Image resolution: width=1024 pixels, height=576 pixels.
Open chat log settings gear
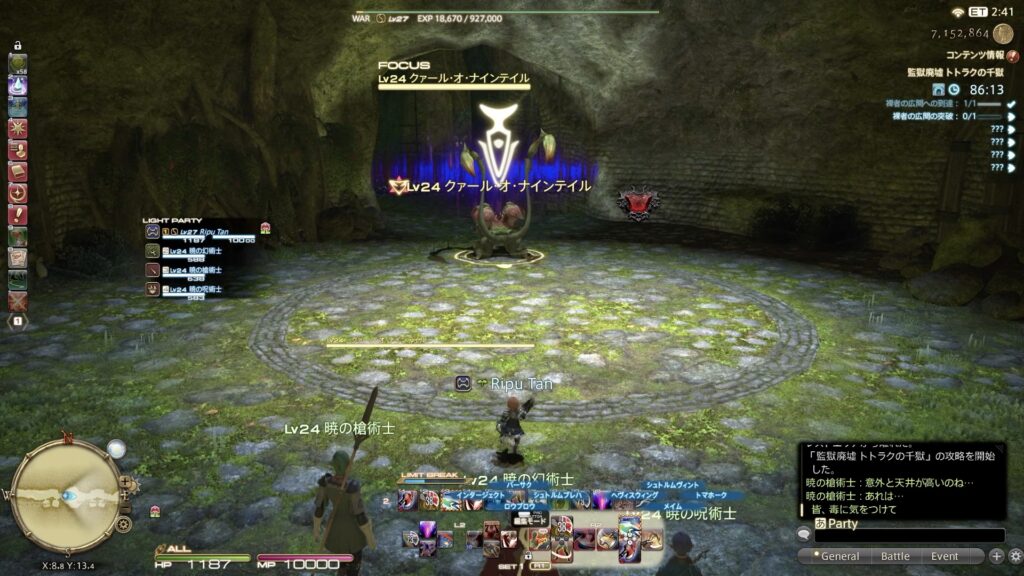point(1014,556)
